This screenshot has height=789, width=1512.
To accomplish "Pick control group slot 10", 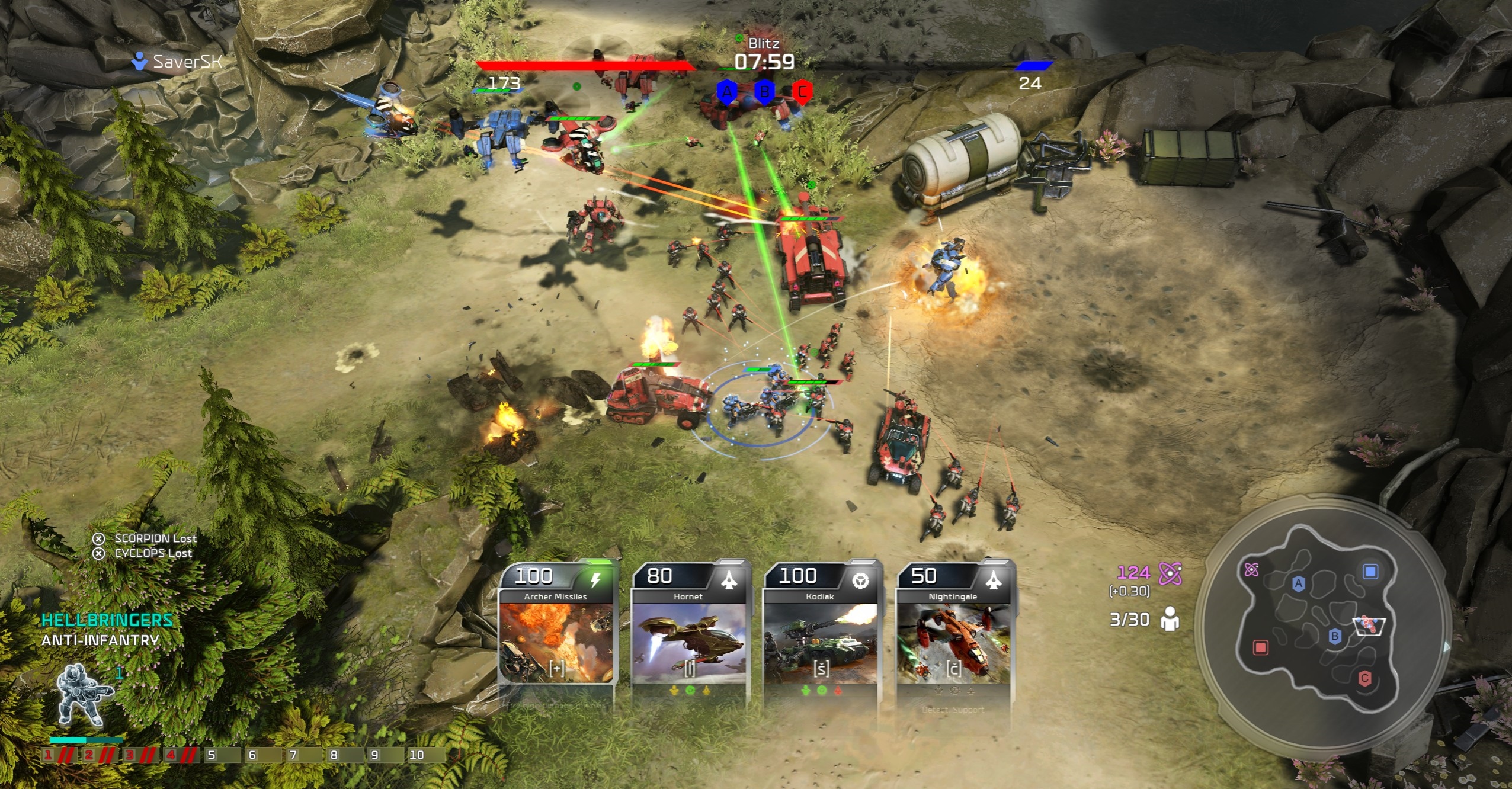I will [x=417, y=755].
